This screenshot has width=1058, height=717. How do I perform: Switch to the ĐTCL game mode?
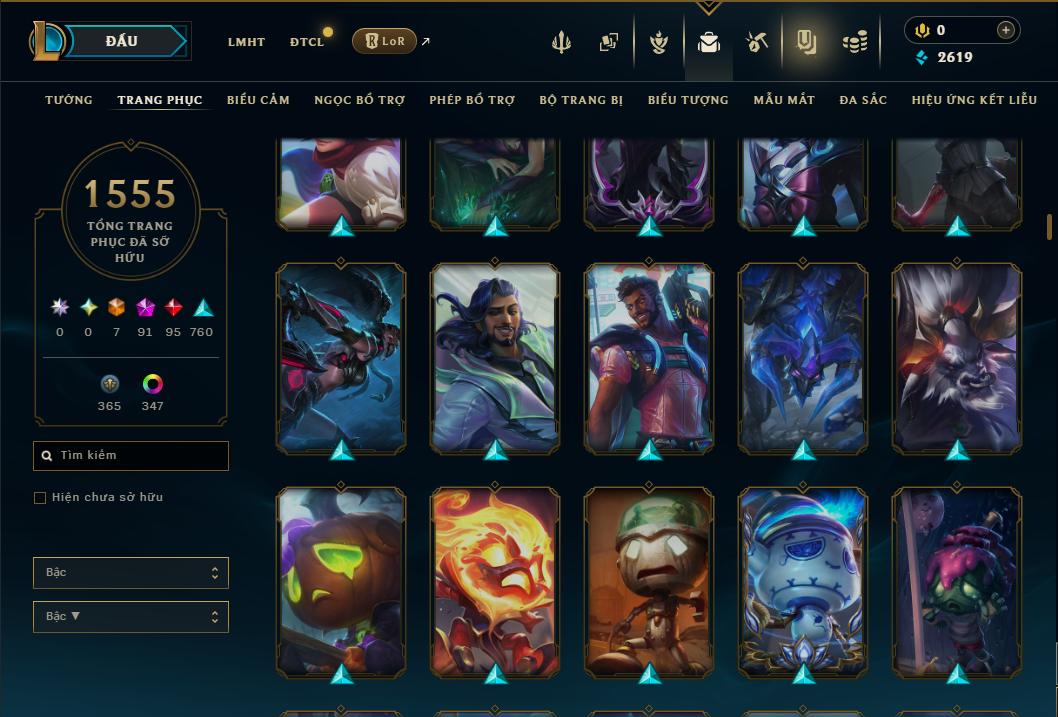pyautogui.click(x=306, y=42)
